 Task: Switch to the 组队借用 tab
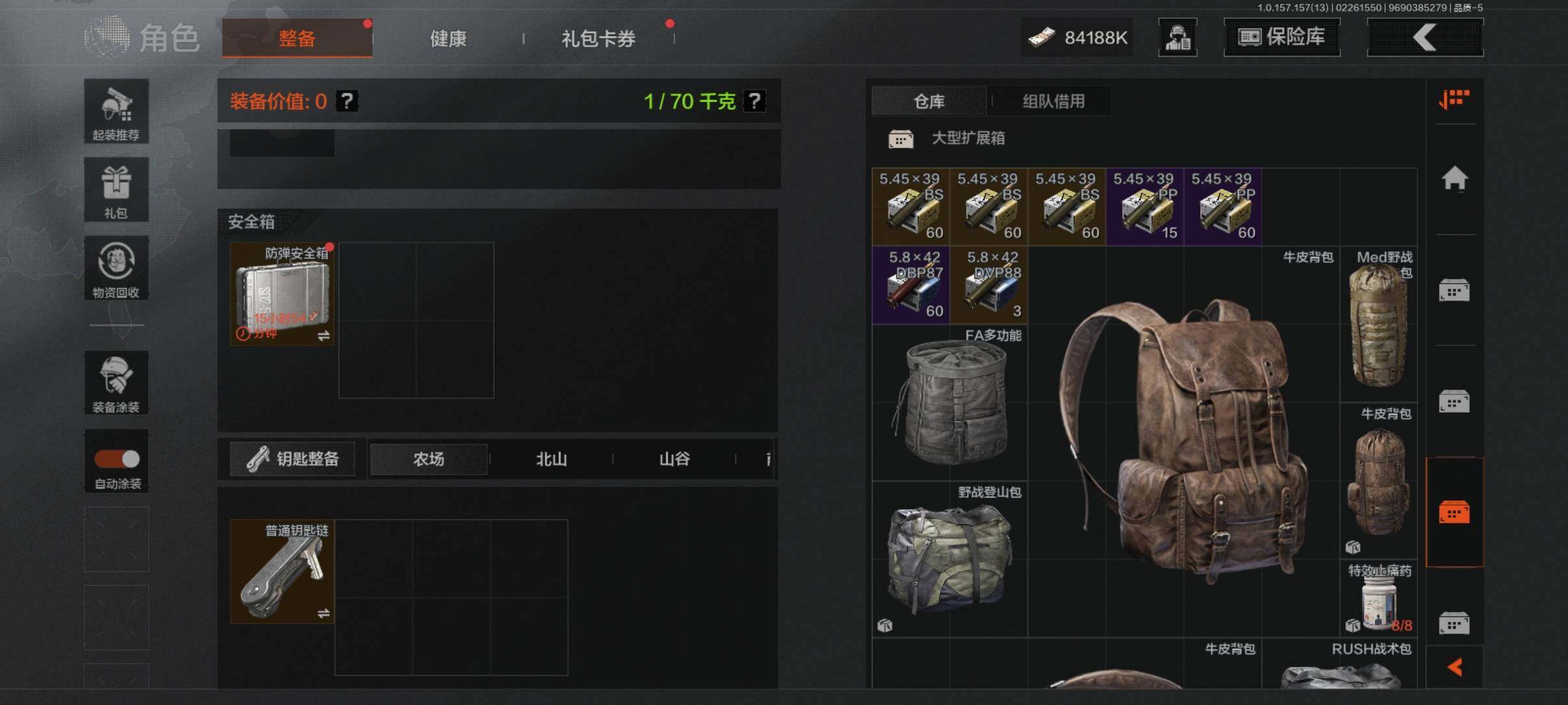[1053, 101]
